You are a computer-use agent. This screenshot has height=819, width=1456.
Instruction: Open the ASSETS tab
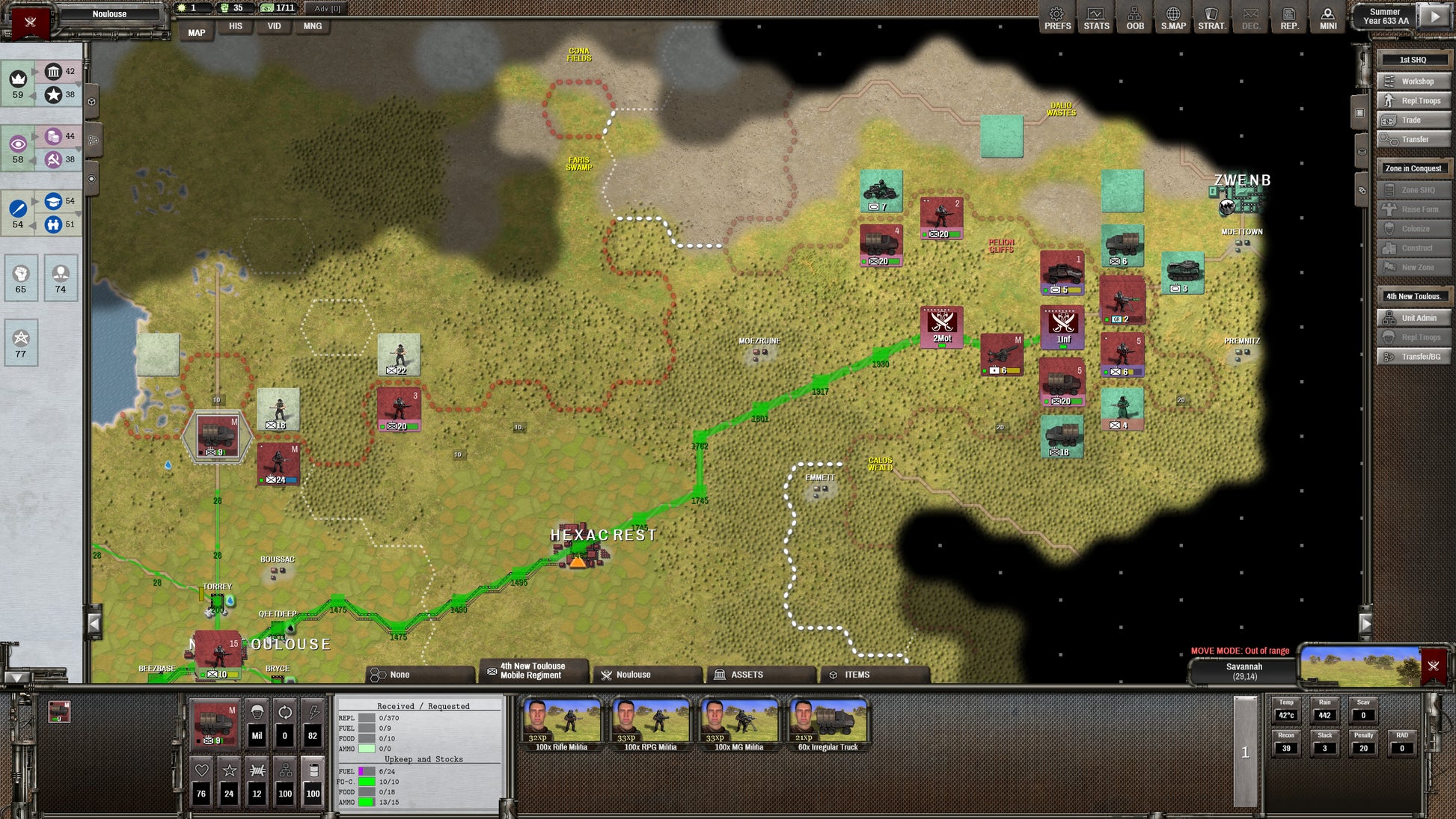coord(760,675)
